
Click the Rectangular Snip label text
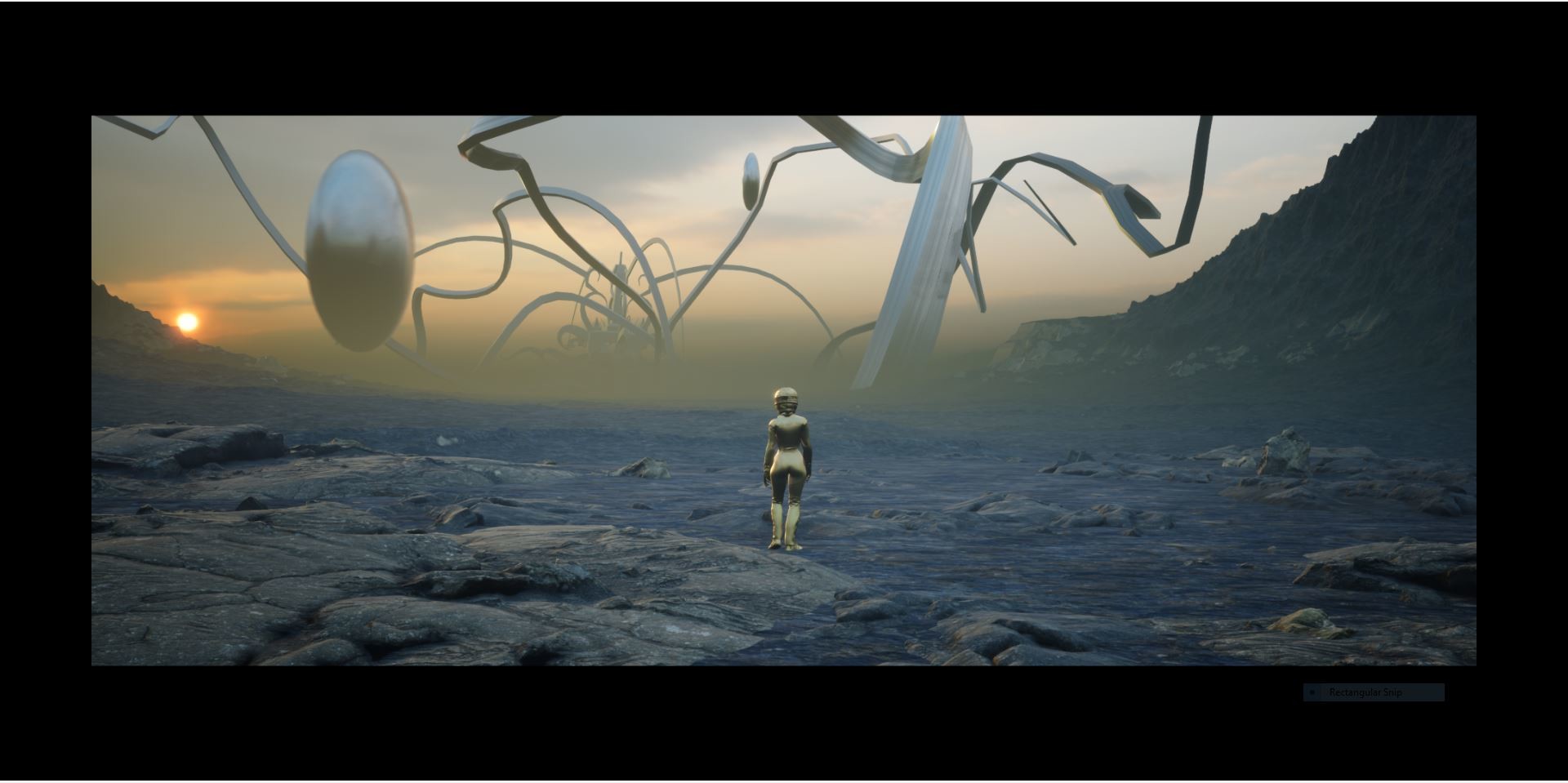pos(1364,692)
